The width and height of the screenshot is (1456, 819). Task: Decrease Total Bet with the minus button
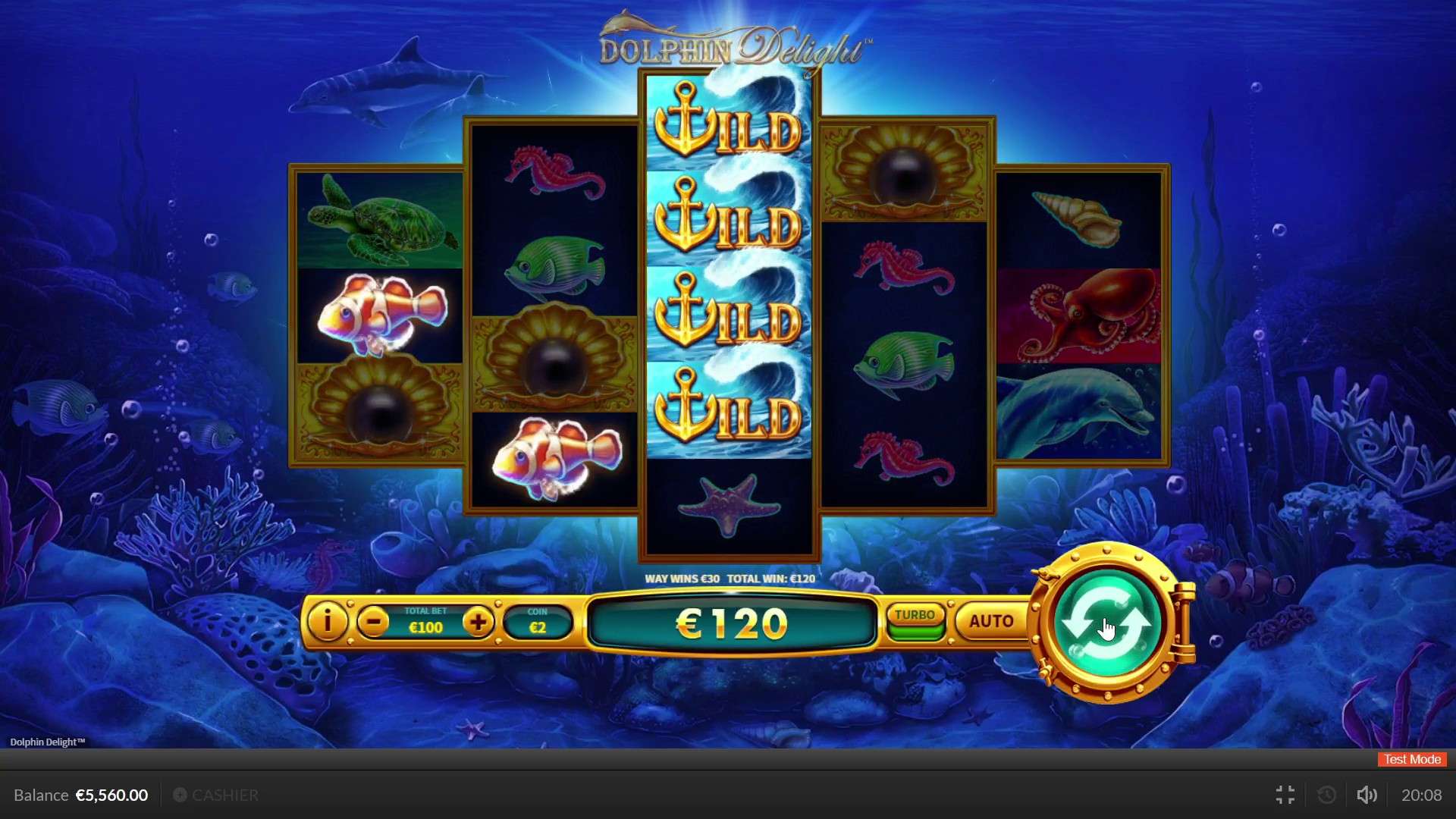372,622
